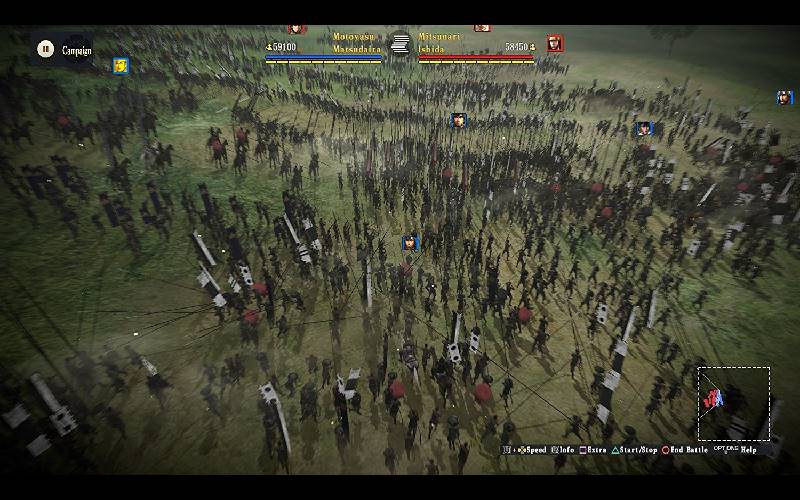
Task: Click the pause button beside Campaign
Action: pyautogui.click(x=45, y=48)
